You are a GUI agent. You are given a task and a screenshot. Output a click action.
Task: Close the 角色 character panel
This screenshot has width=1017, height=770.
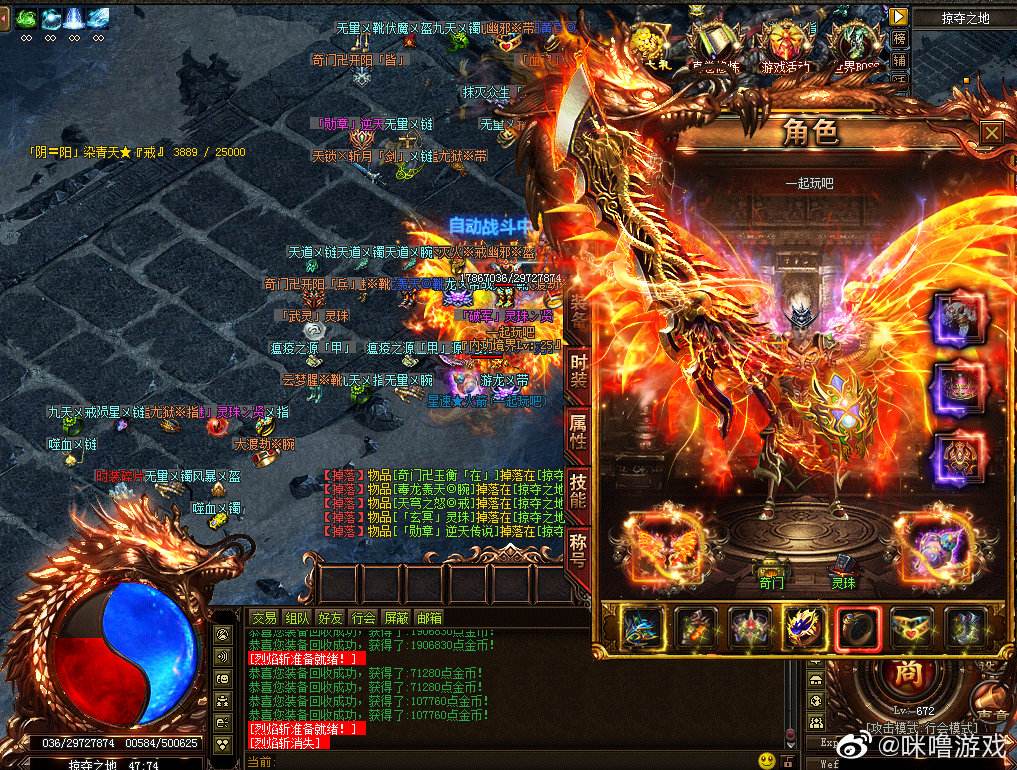pos(990,133)
